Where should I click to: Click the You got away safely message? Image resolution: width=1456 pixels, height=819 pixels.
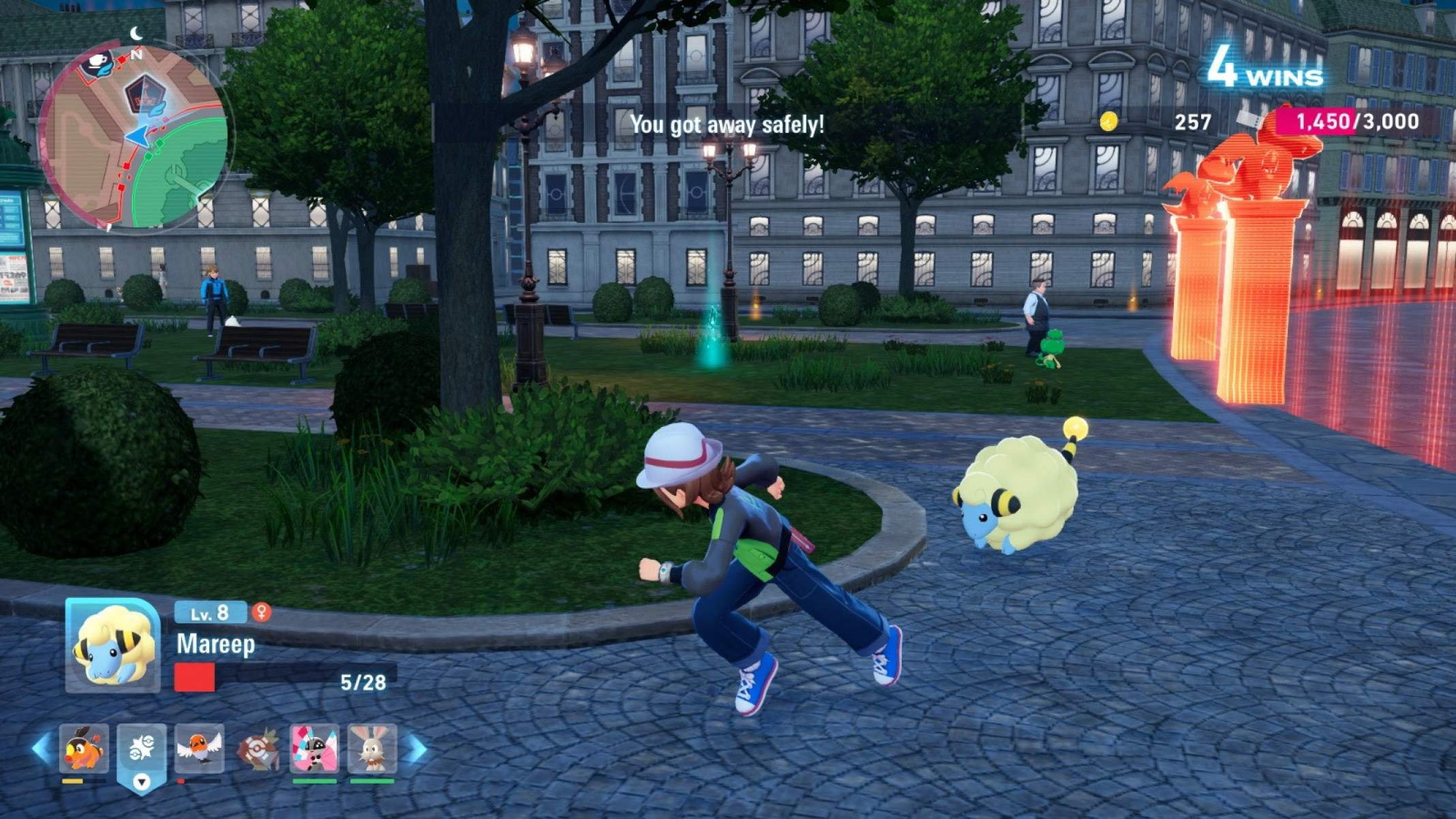[728, 125]
